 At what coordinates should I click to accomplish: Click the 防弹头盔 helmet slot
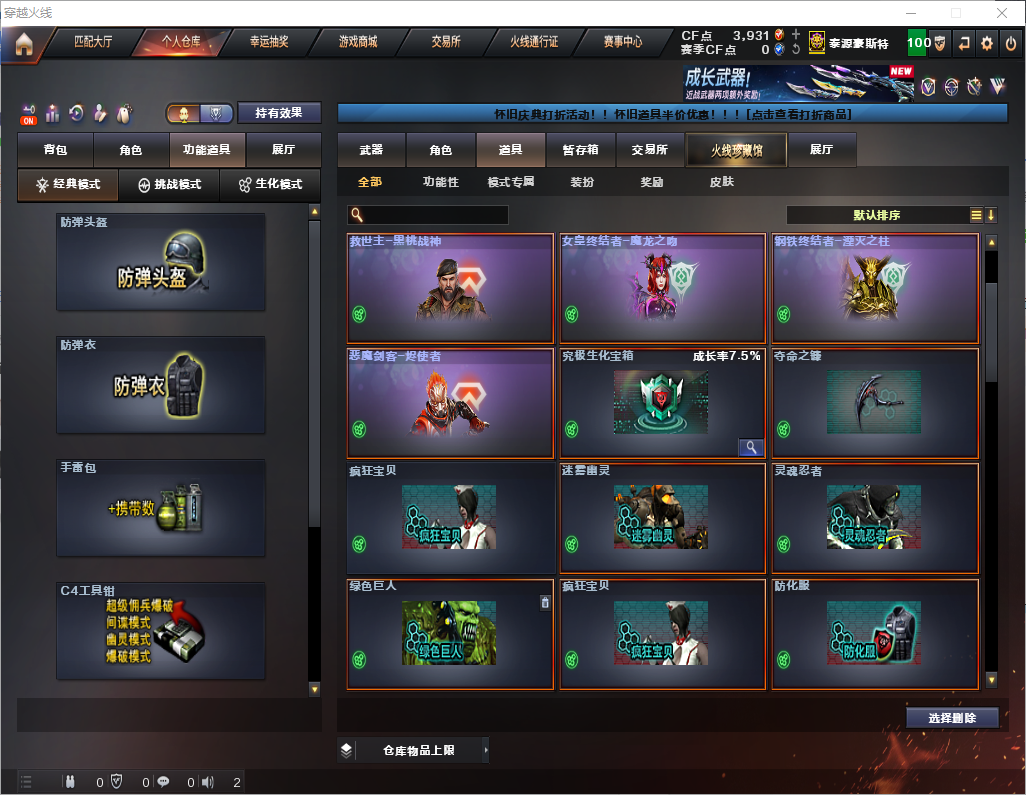coord(161,262)
